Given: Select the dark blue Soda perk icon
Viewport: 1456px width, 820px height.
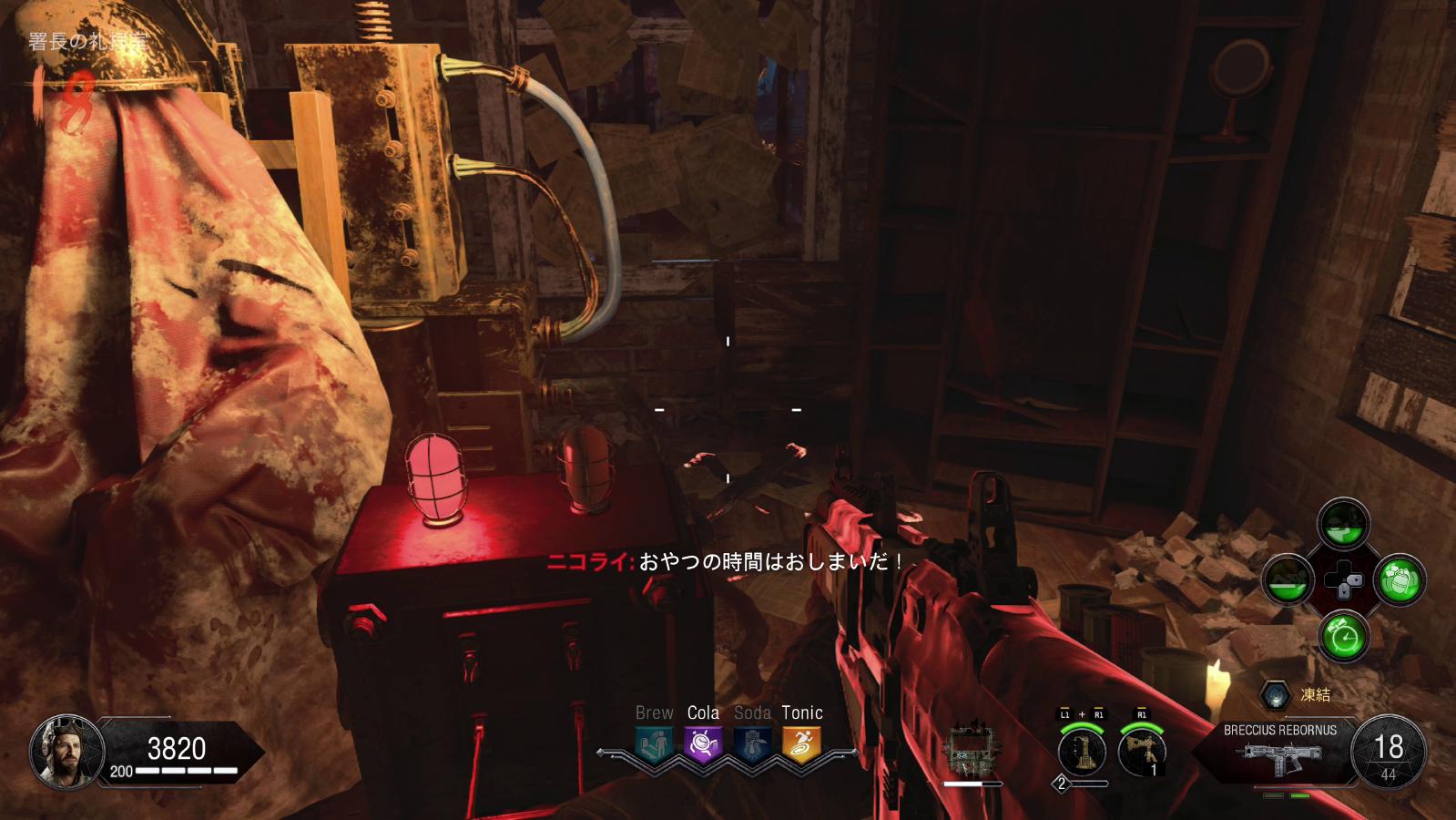Looking at the screenshot, I should pyautogui.click(x=752, y=744).
